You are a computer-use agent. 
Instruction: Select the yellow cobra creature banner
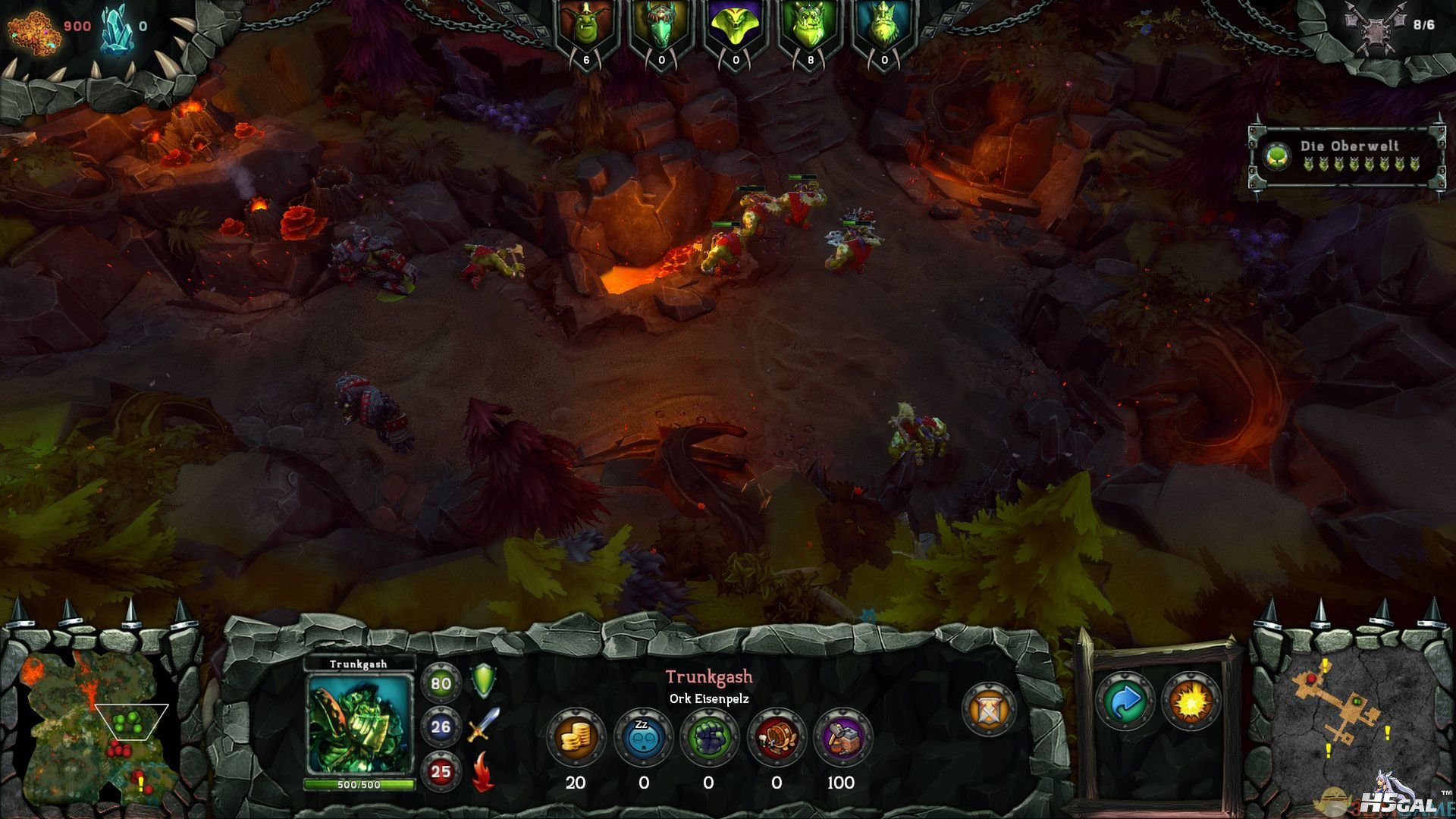pos(736,30)
